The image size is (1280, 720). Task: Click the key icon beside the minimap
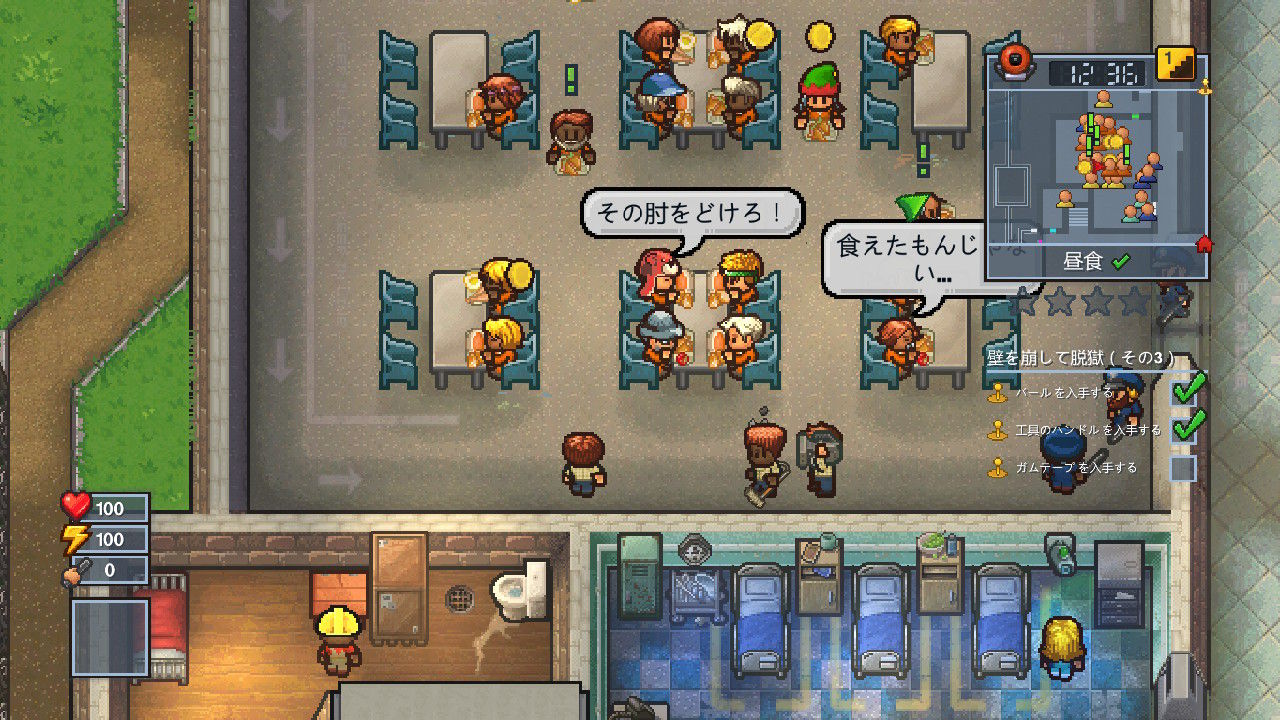coord(1205,87)
